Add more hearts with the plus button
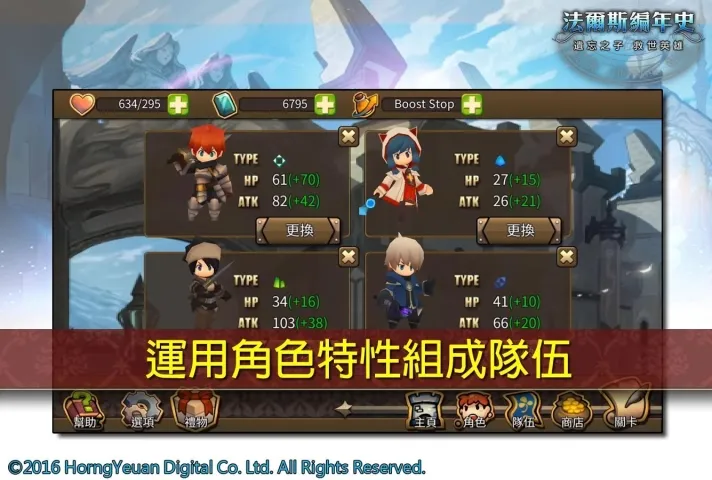The image size is (712, 480). (178, 104)
